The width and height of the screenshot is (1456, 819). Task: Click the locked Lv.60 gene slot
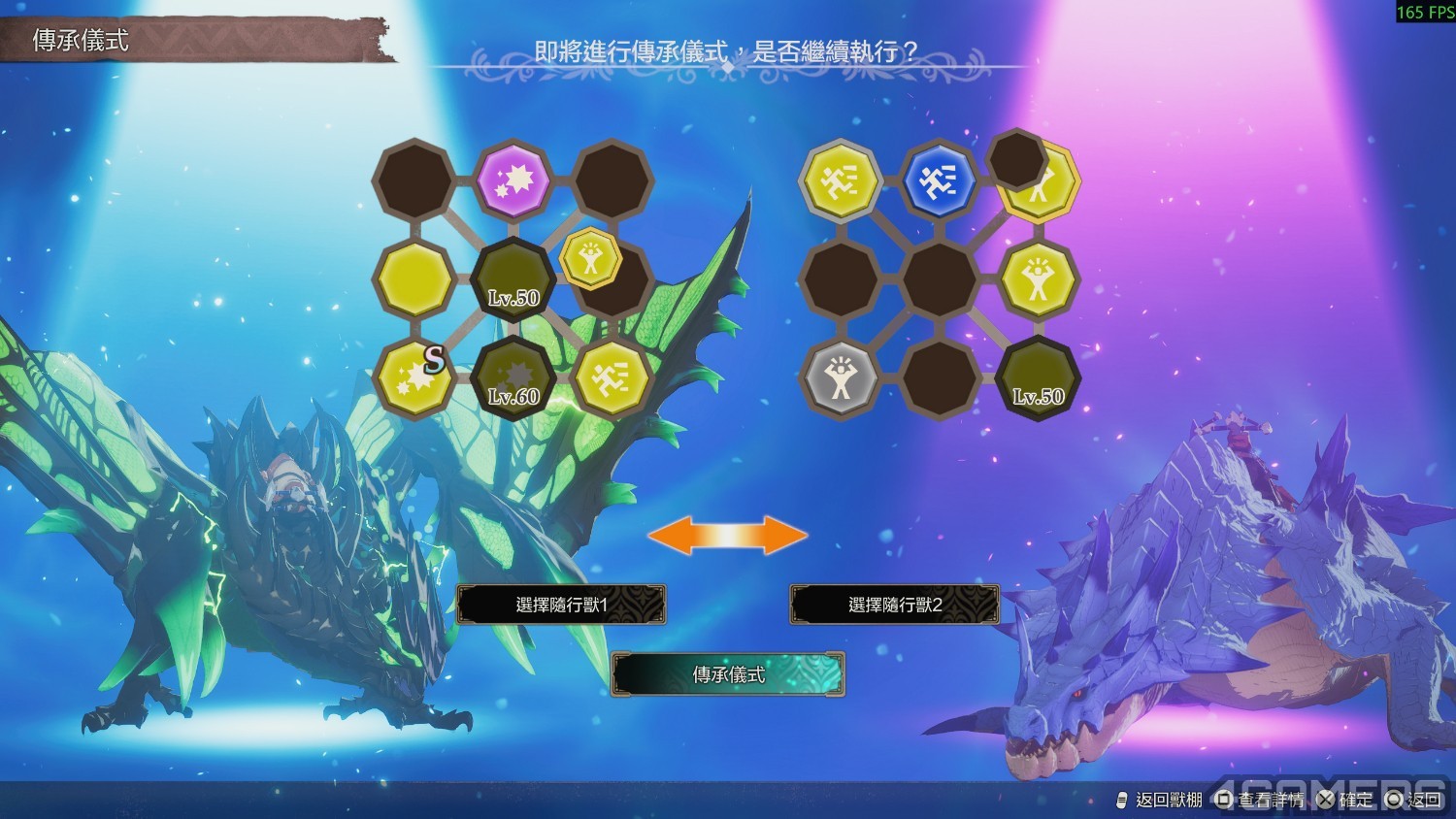point(513,377)
